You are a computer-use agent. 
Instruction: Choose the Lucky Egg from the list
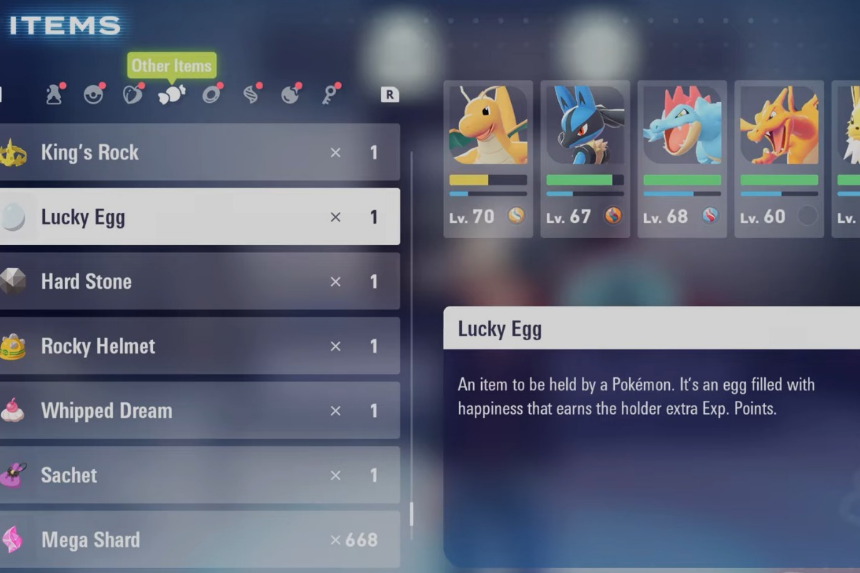pyautogui.click(x=200, y=217)
